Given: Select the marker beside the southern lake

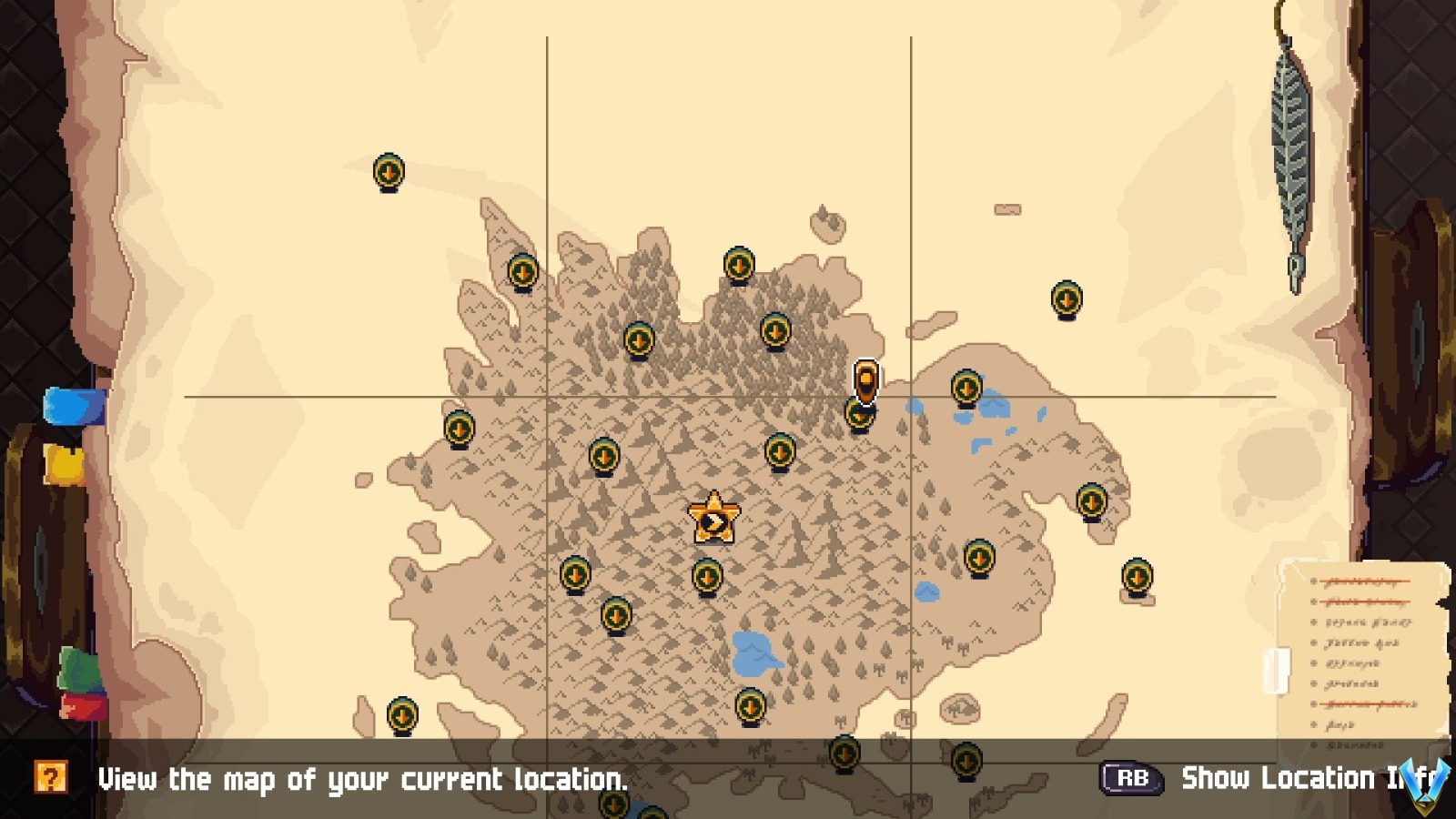Looking at the screenshot, I should tap(749, 705).
